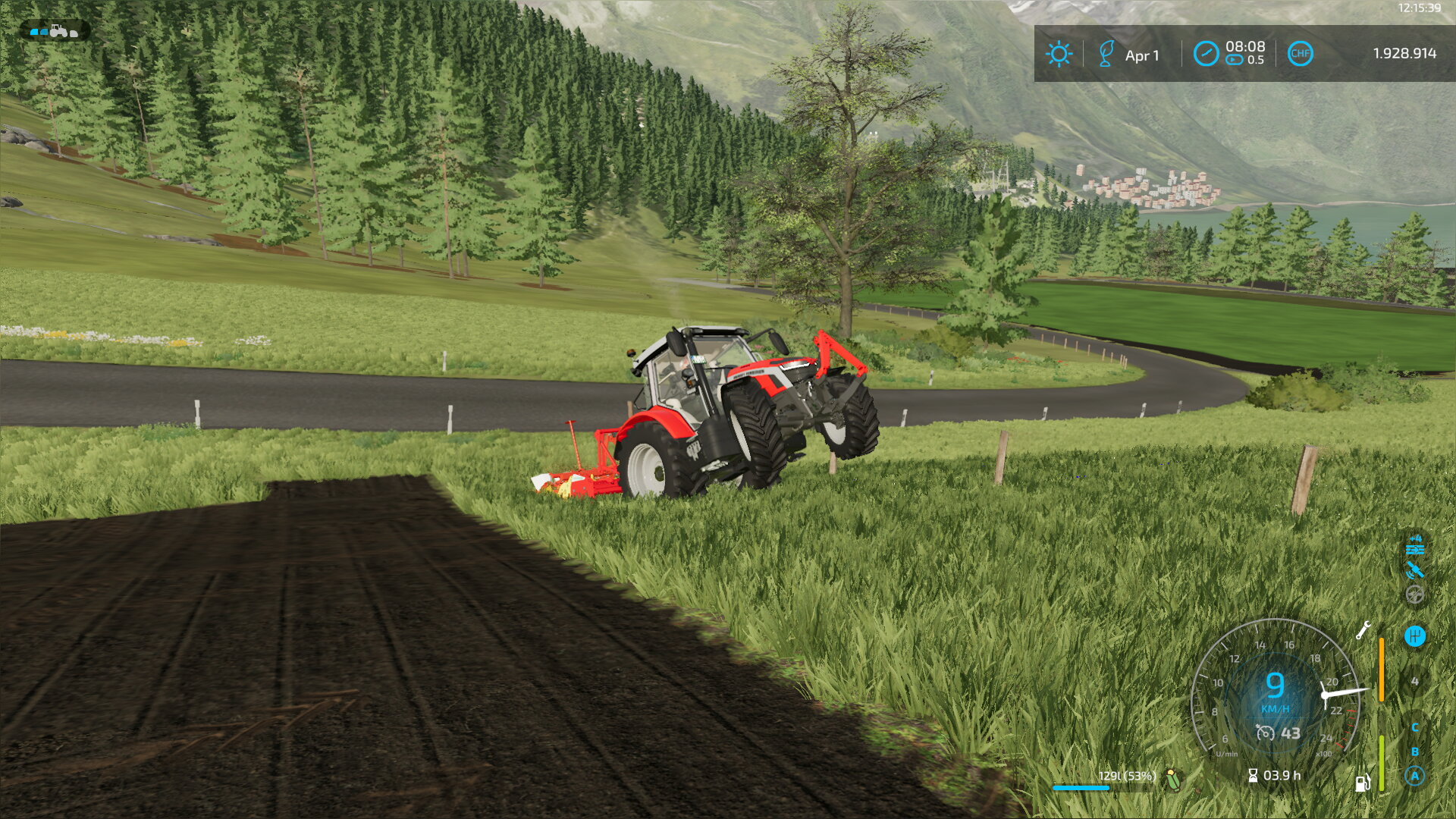The height and width of the screenshot is (819, 1456).
Task: Select gear group B
Action: tap(1414, 752)
